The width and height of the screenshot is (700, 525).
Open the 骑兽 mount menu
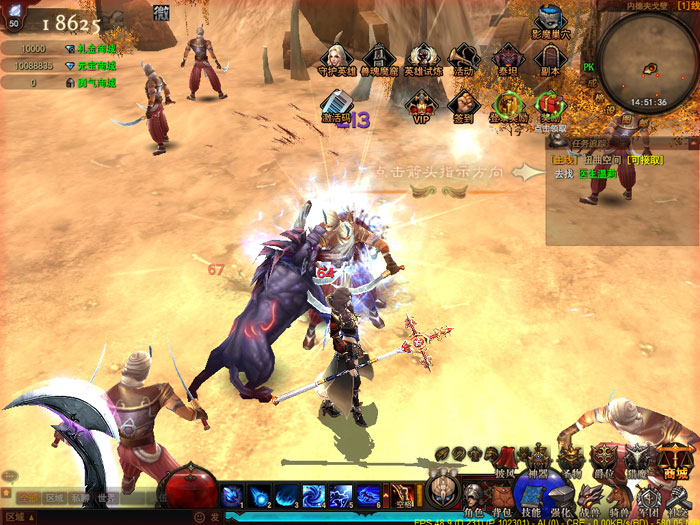620,498
